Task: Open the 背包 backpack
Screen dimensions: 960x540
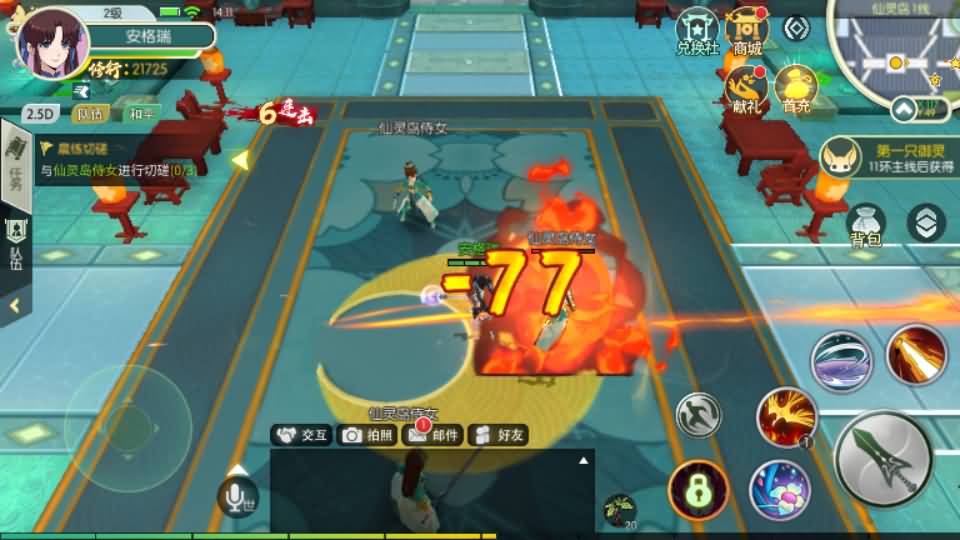Action: (x=866, y=226)
